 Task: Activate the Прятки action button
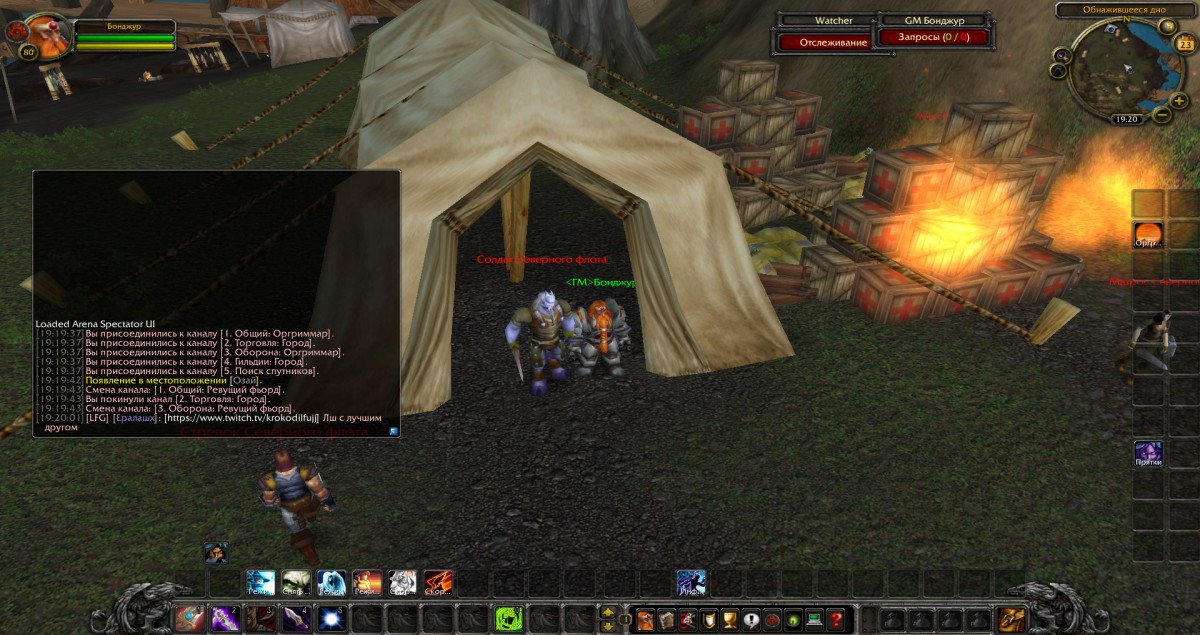(x=1147, y=453)
